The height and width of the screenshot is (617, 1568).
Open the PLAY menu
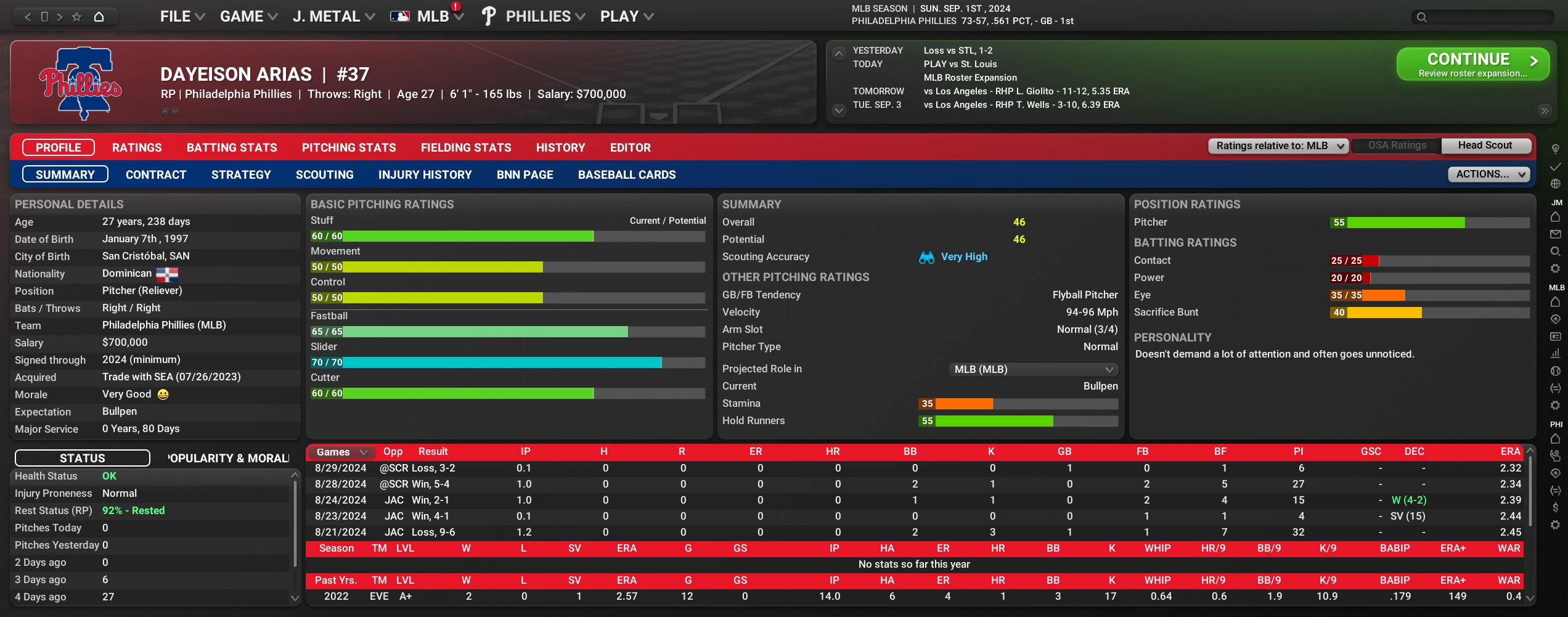pos(626,17)
